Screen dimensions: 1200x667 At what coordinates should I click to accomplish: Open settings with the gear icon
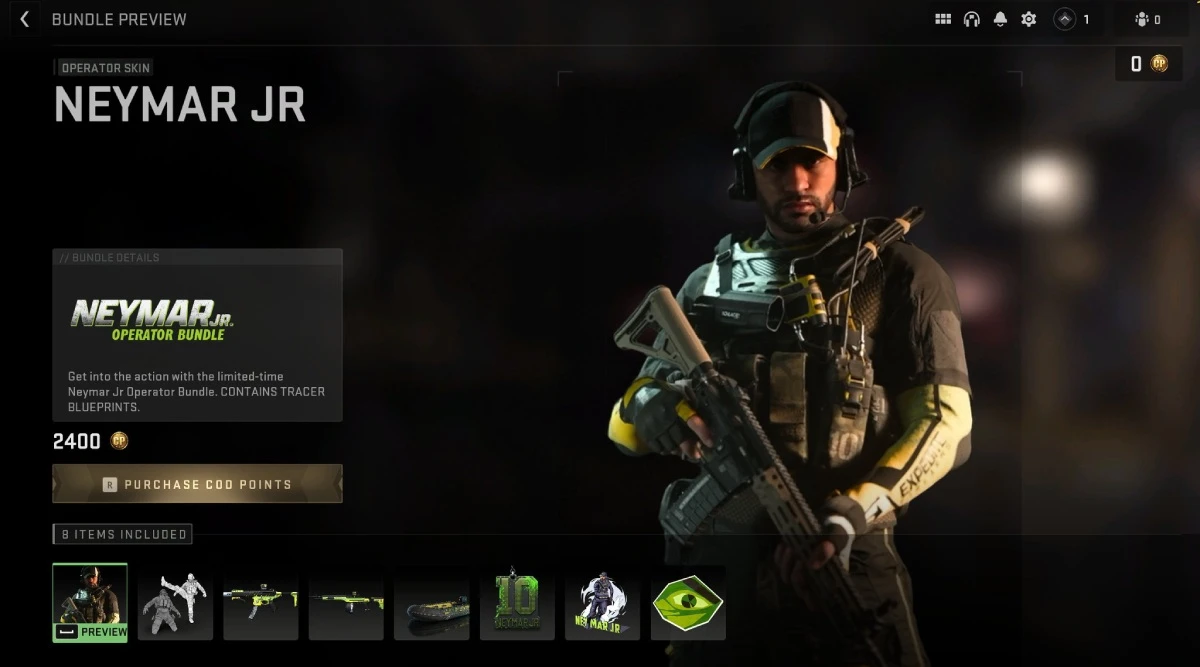(1028, 19)
